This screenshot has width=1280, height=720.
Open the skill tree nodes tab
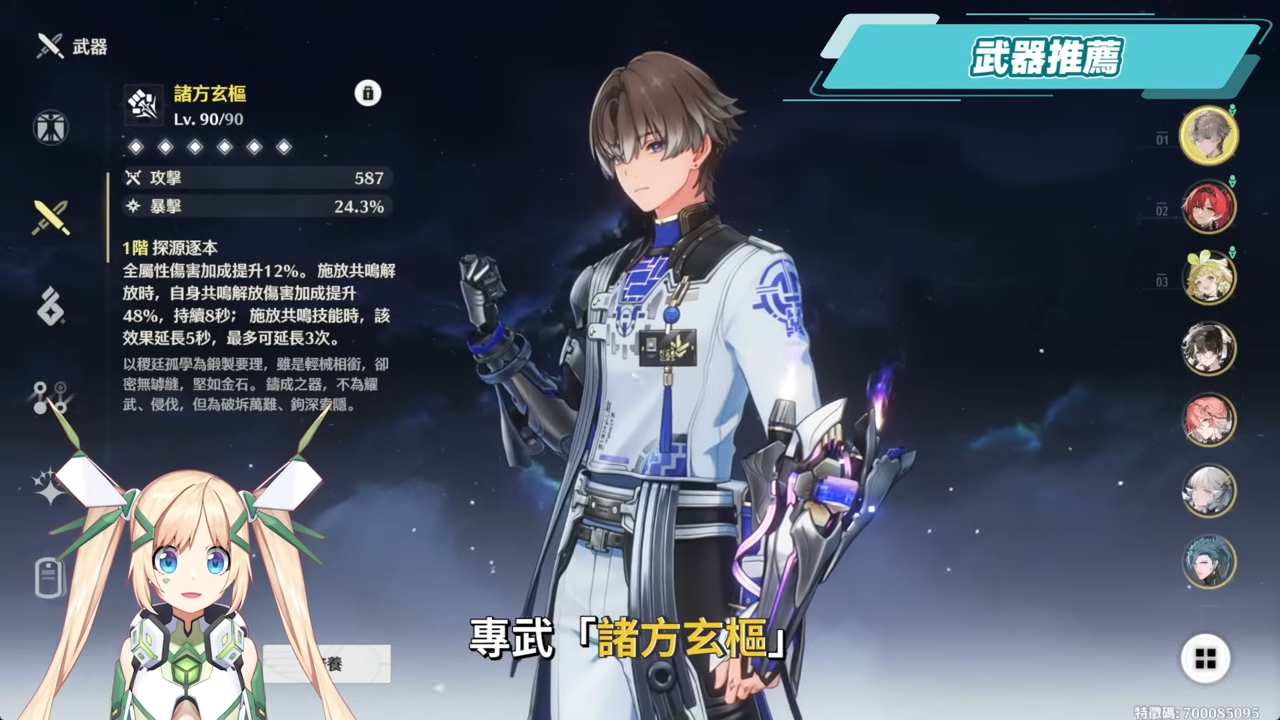50,397
